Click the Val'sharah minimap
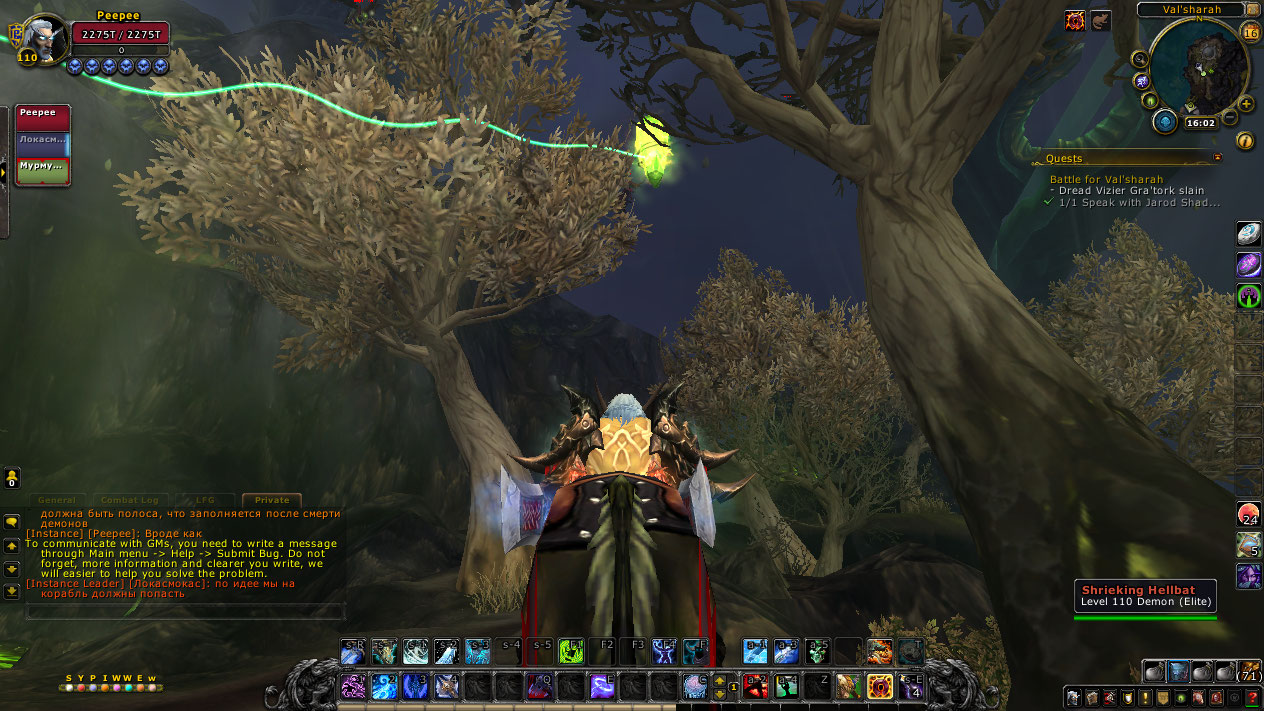The image size is (1264, 711). pos(1198,66)
